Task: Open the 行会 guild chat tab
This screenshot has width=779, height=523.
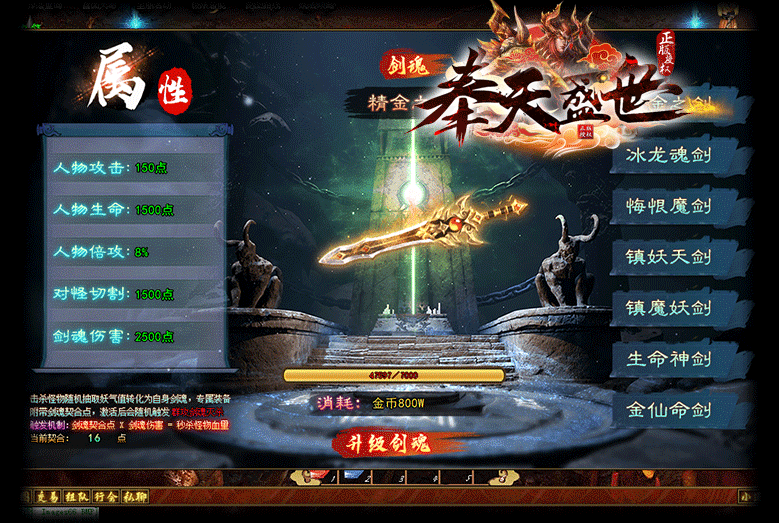Action: 106,496
